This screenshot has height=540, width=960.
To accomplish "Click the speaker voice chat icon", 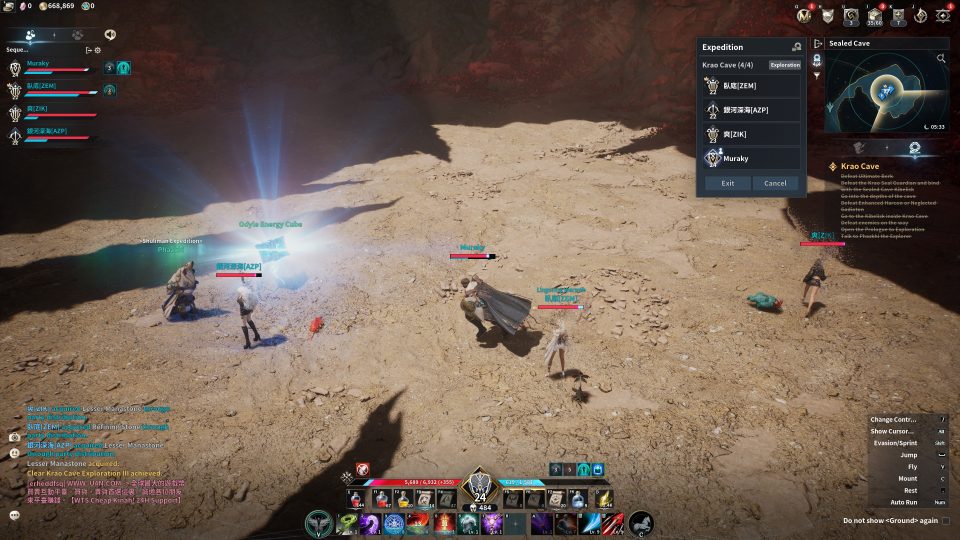I will point(109,34).
